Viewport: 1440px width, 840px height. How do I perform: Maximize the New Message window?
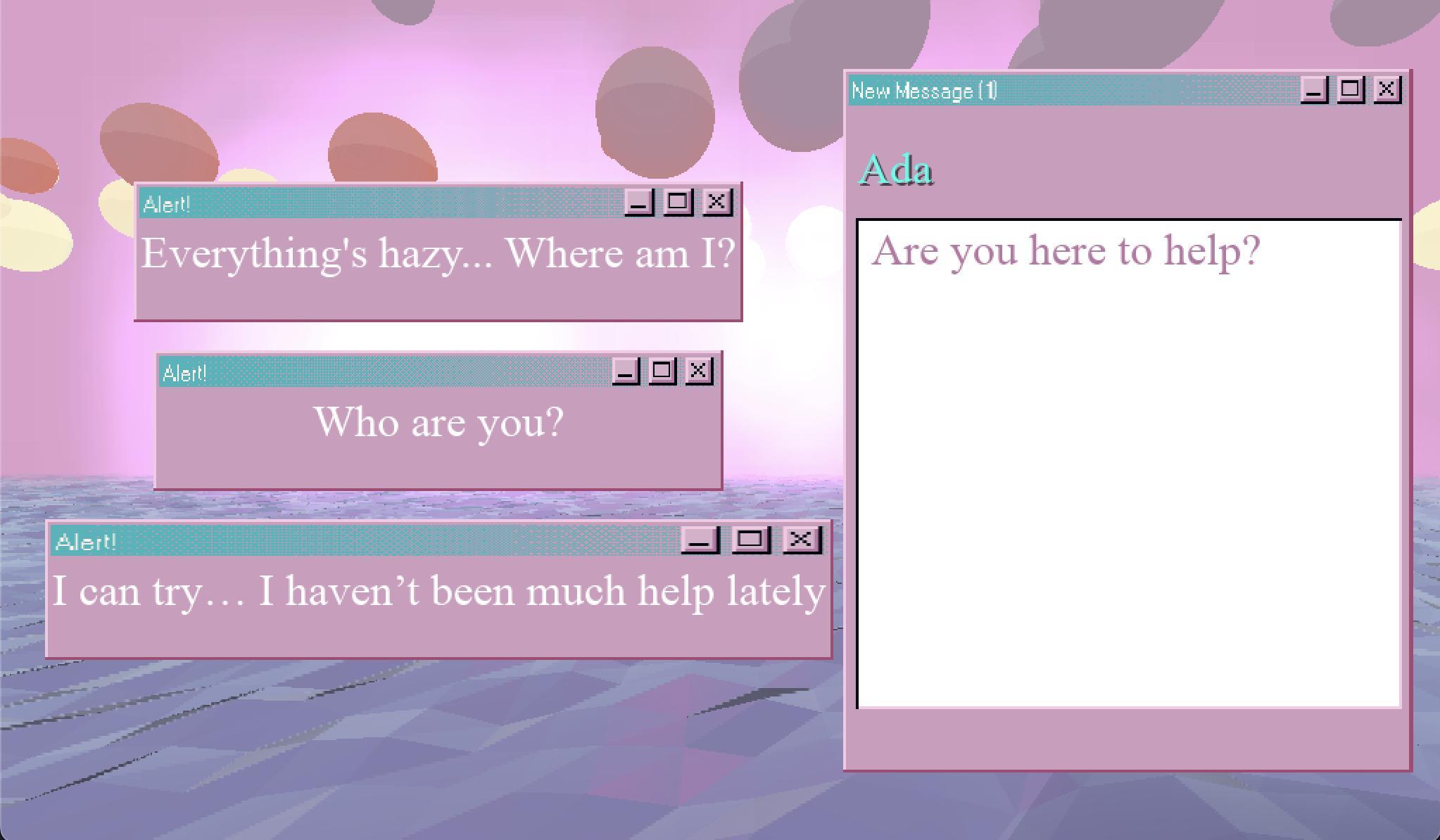[x=1353, y=89]
